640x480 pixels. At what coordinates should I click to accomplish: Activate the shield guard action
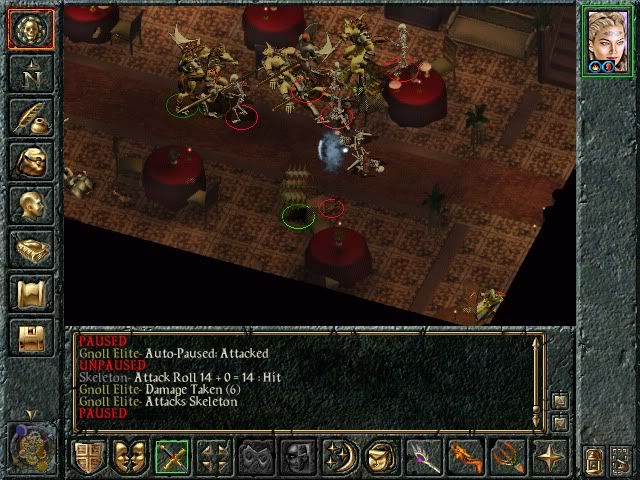point(90,457)
